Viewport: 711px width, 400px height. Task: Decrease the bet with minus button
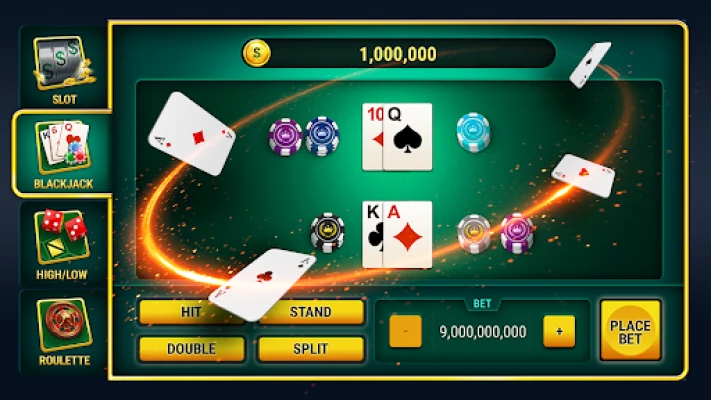[405, 331]
